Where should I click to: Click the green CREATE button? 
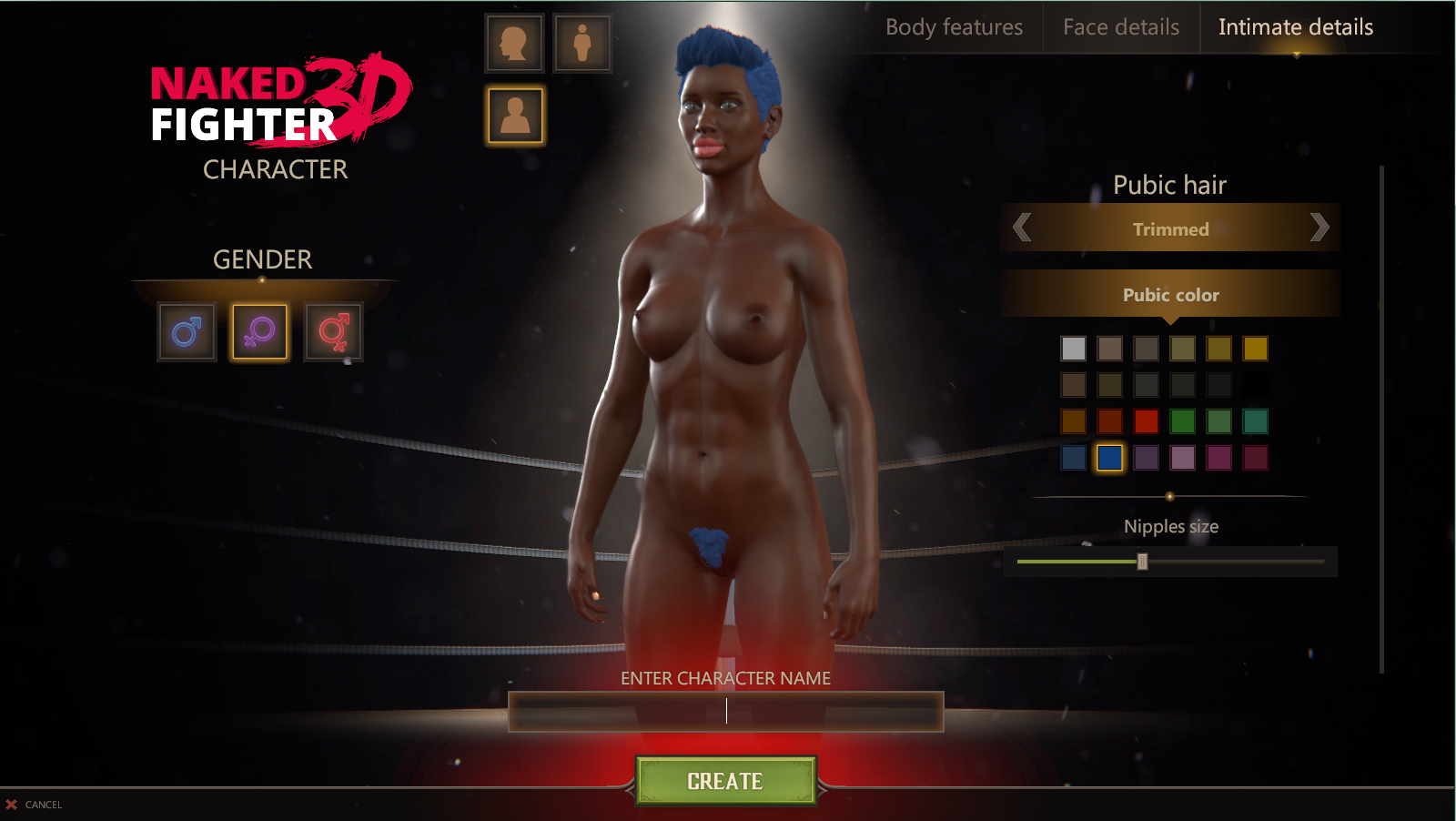coord(725,781)
